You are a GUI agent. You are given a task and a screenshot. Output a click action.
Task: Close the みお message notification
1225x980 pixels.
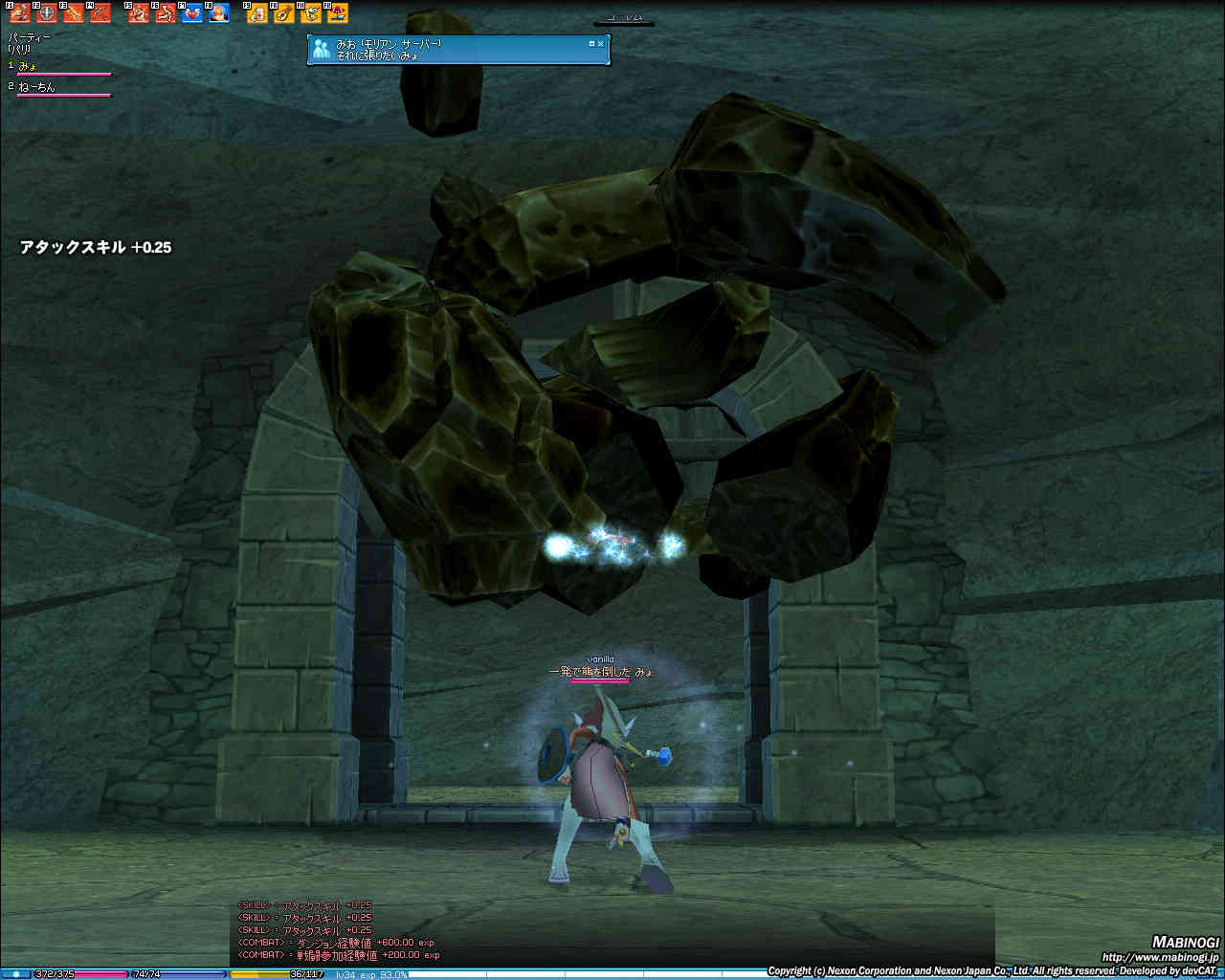pyautogui.click(x=601, y=43)
